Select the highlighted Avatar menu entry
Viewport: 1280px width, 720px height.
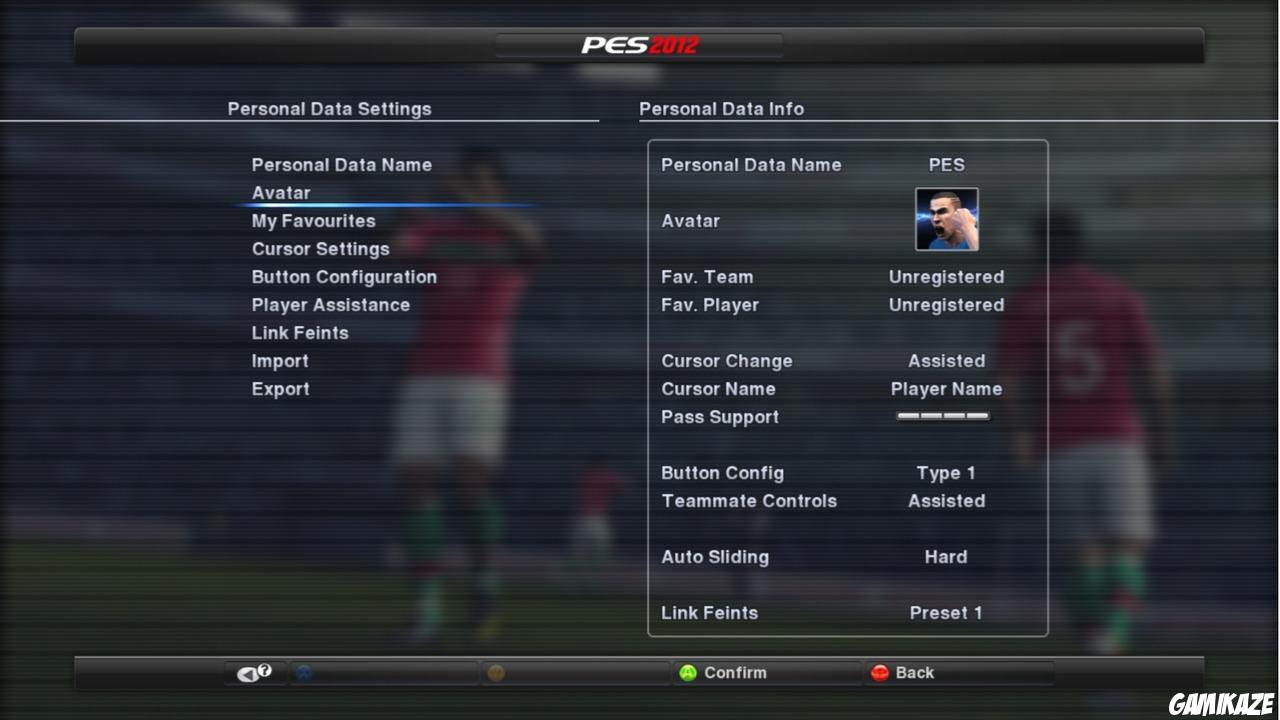pos(280,192)
